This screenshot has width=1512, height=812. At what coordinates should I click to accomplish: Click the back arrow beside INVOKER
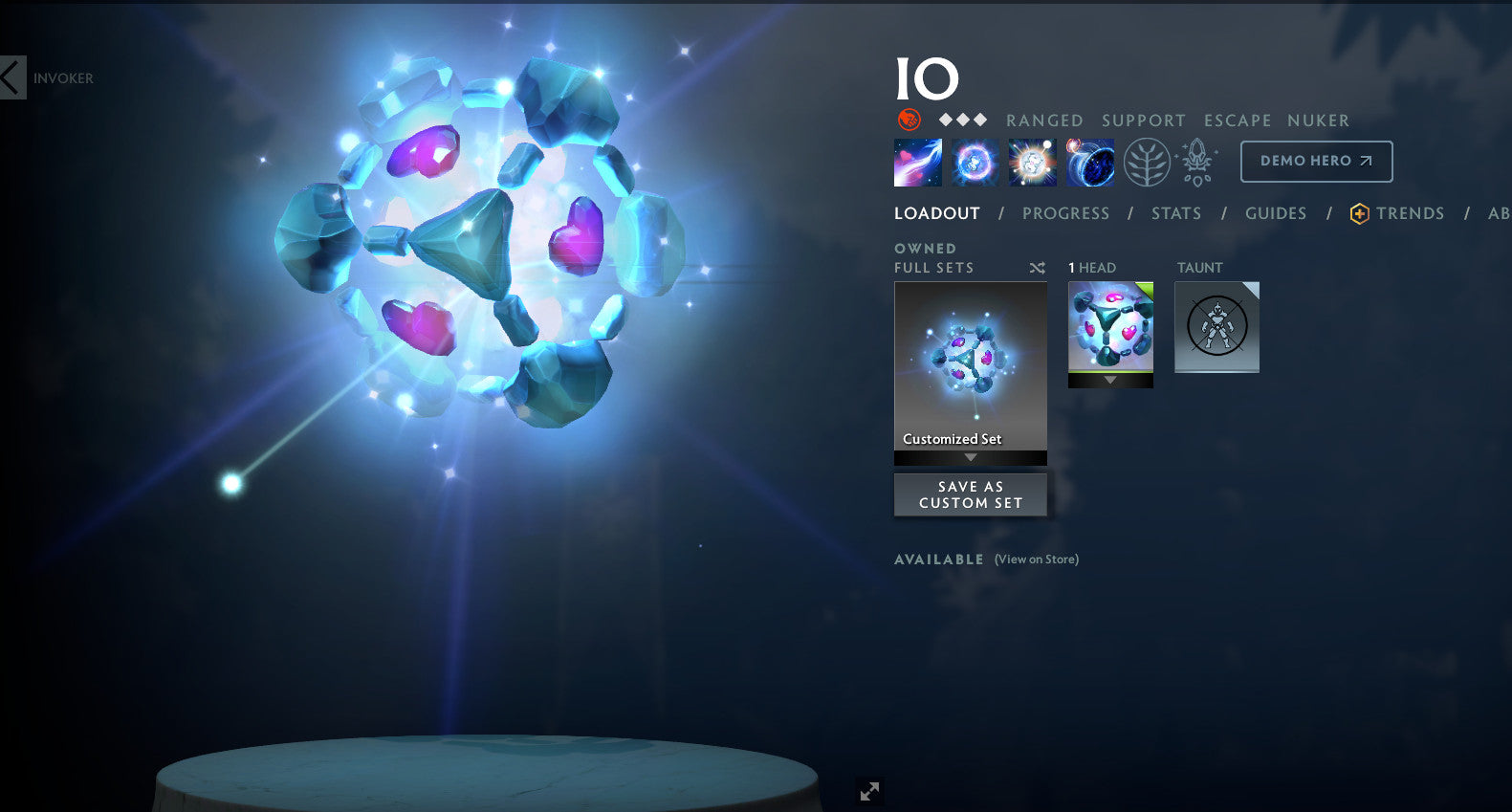coord(9,77)
